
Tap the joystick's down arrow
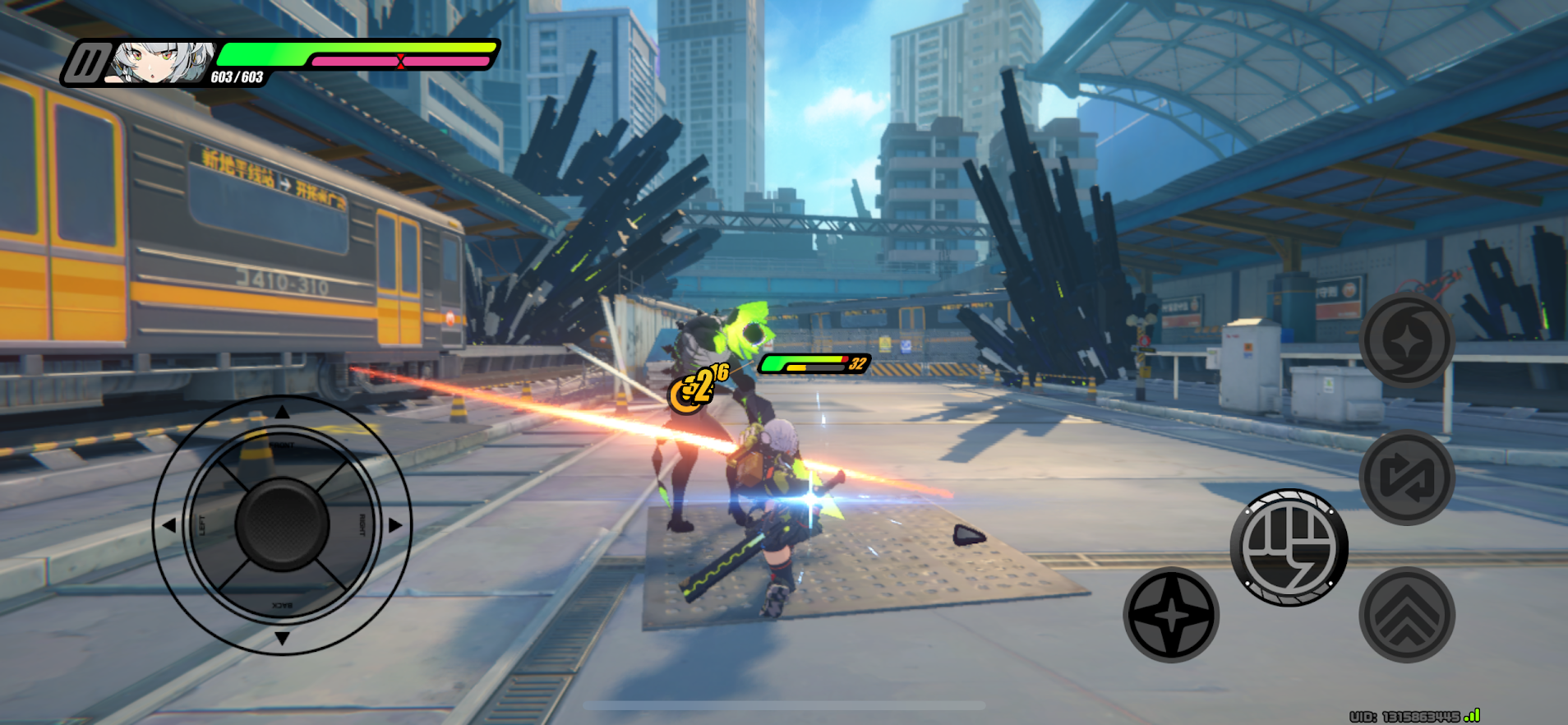282,638
